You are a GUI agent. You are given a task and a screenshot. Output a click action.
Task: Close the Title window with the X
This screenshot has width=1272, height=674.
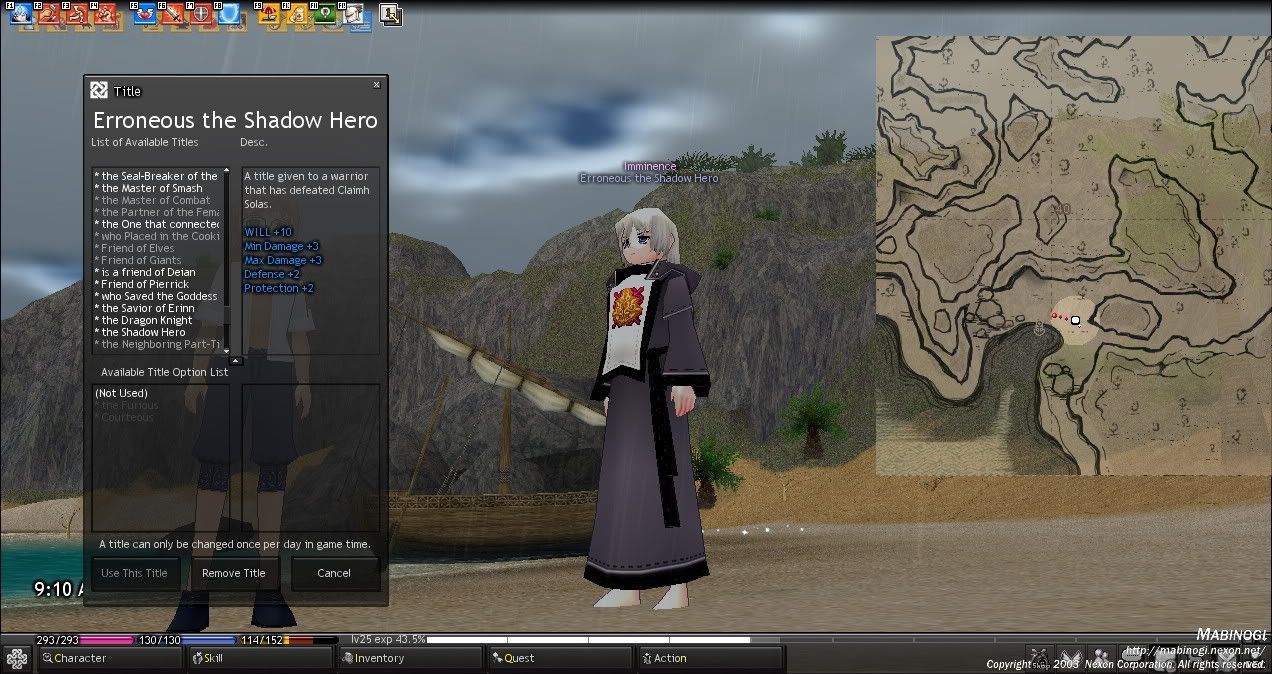[x=376, y=85]
